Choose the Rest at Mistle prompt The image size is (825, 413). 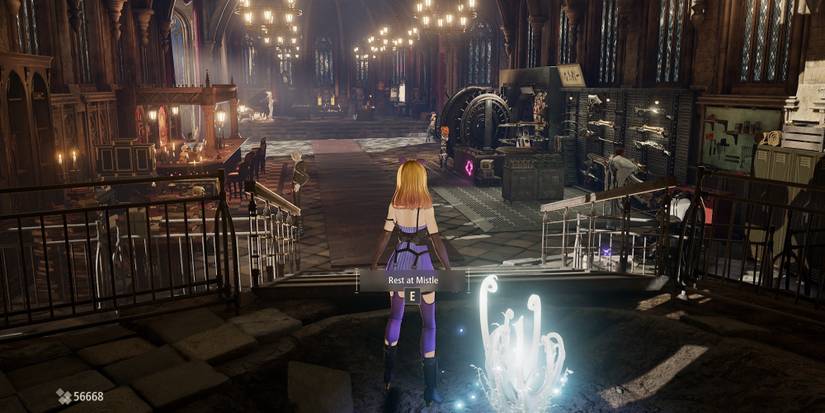click(411, 281)
